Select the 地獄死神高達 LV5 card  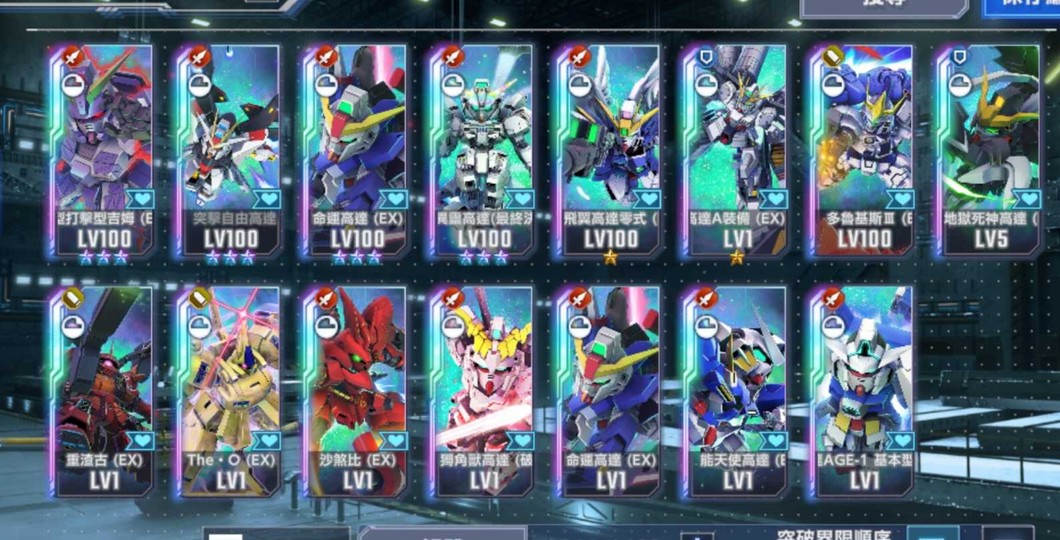[x=990, y=150]
